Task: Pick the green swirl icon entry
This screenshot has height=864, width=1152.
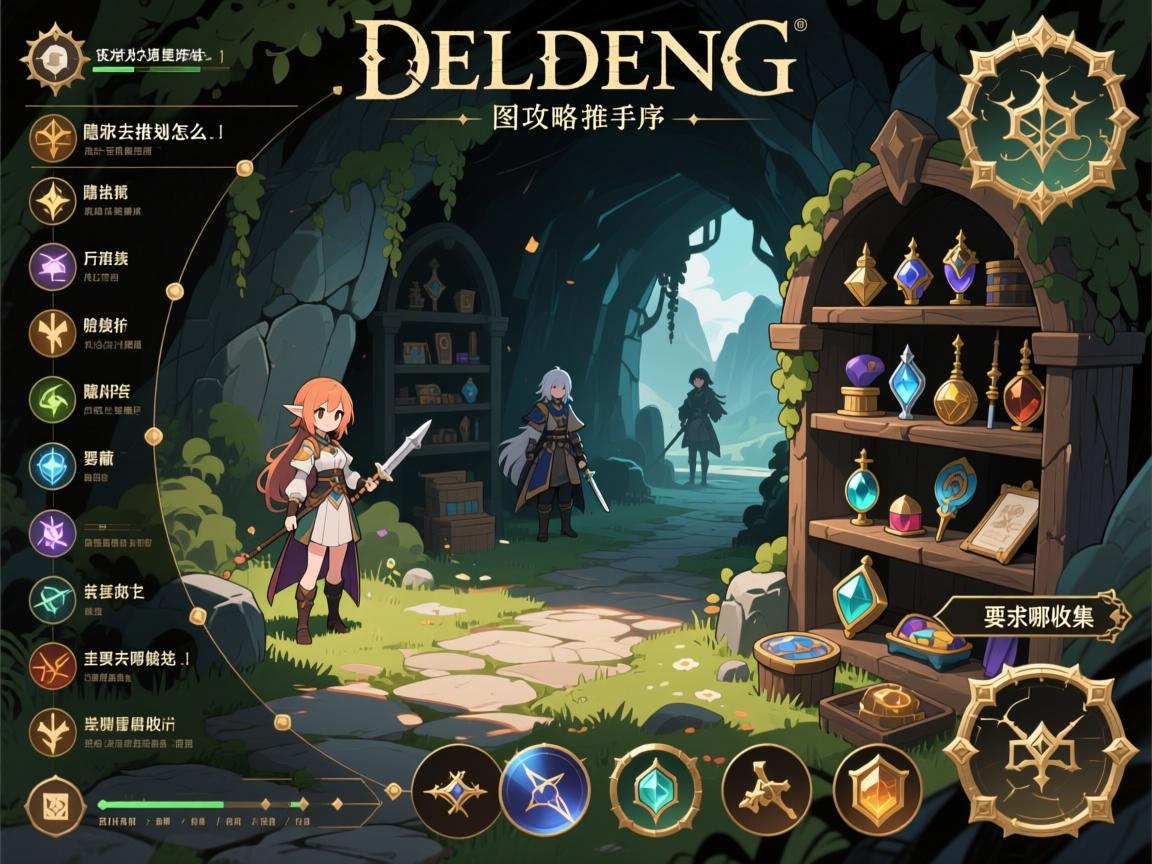Action: 53,400
